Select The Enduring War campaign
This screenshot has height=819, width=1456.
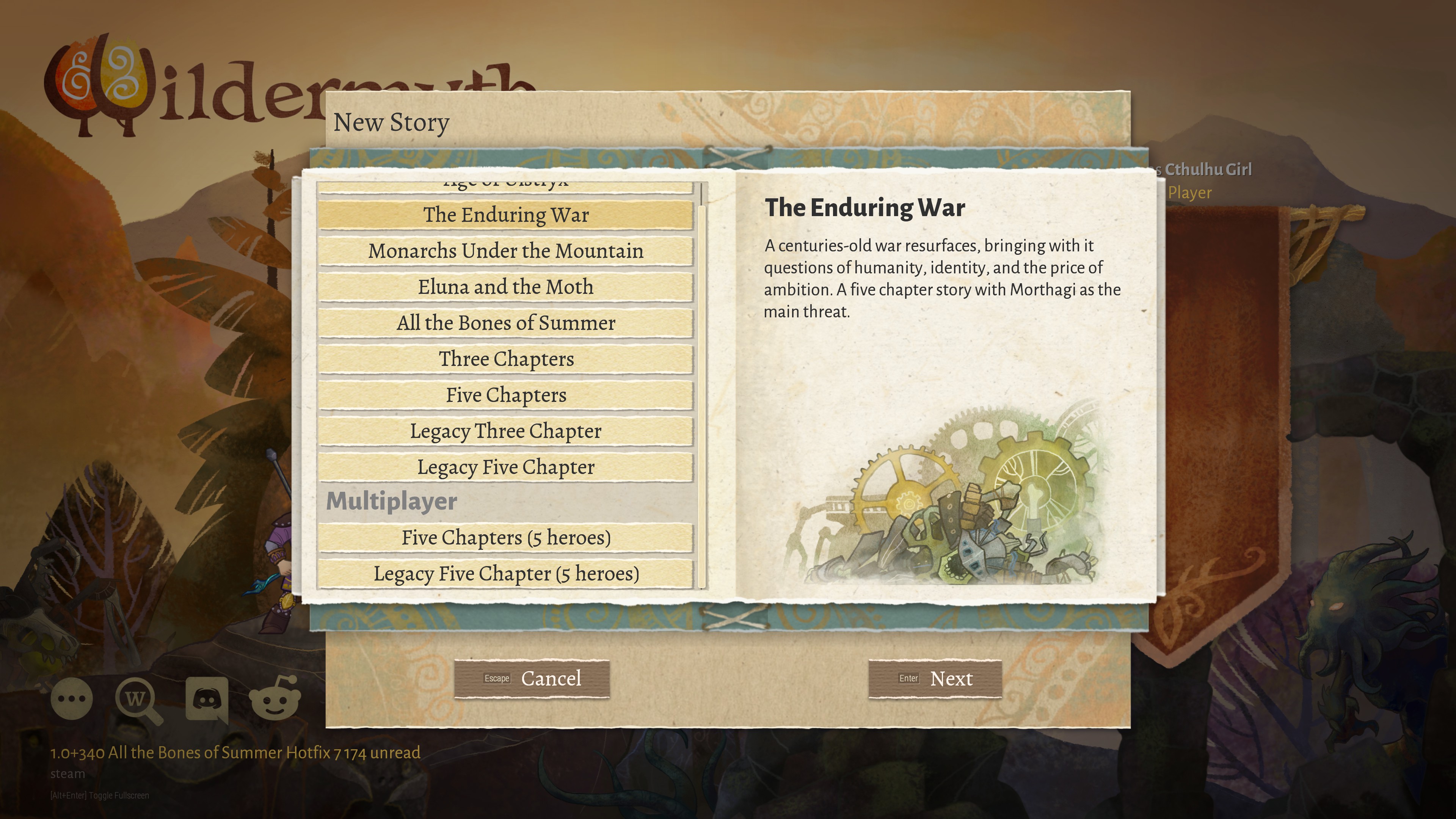pos(505,215)
